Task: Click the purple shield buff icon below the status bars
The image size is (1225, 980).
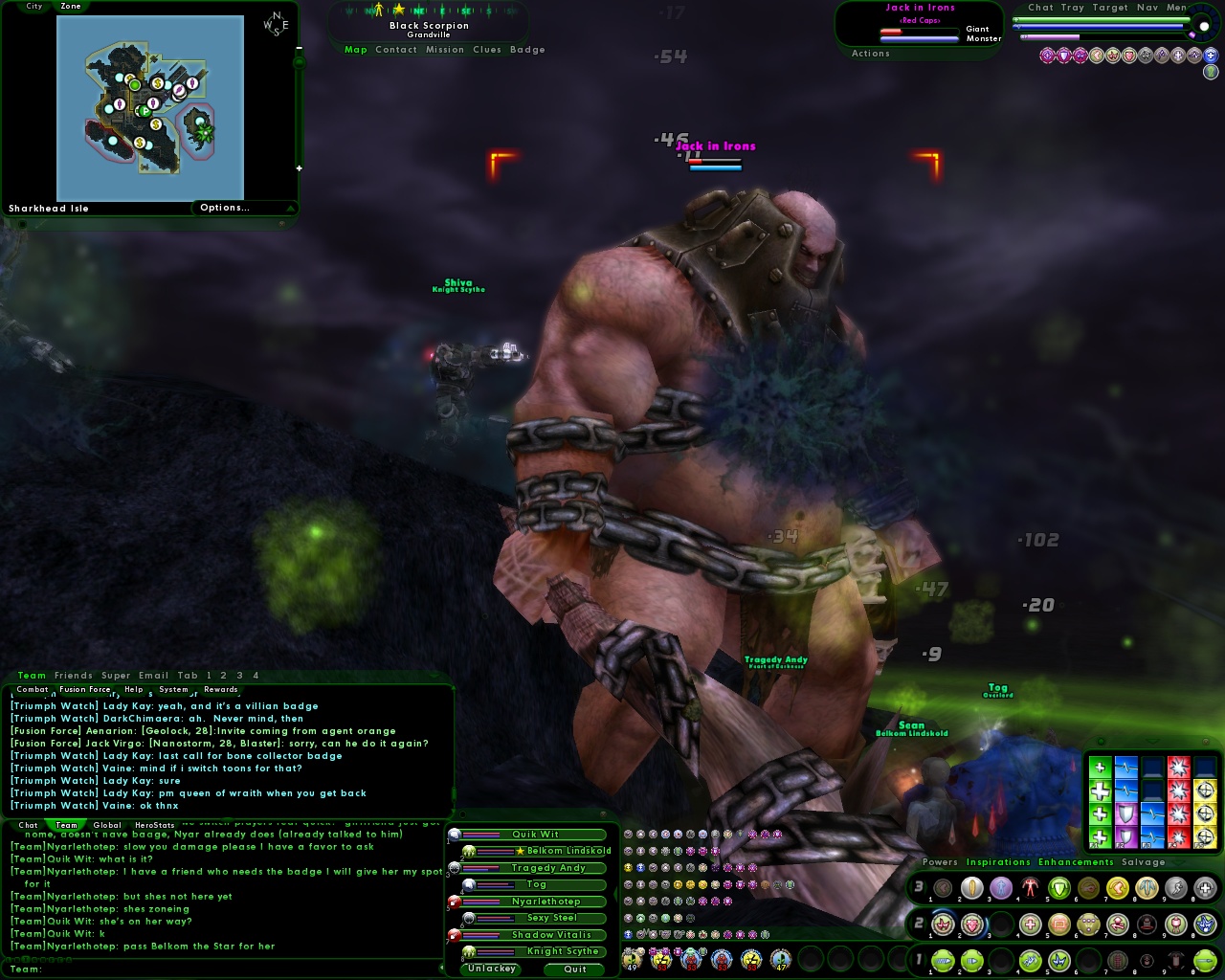Action: click(x=1065, y=56)
